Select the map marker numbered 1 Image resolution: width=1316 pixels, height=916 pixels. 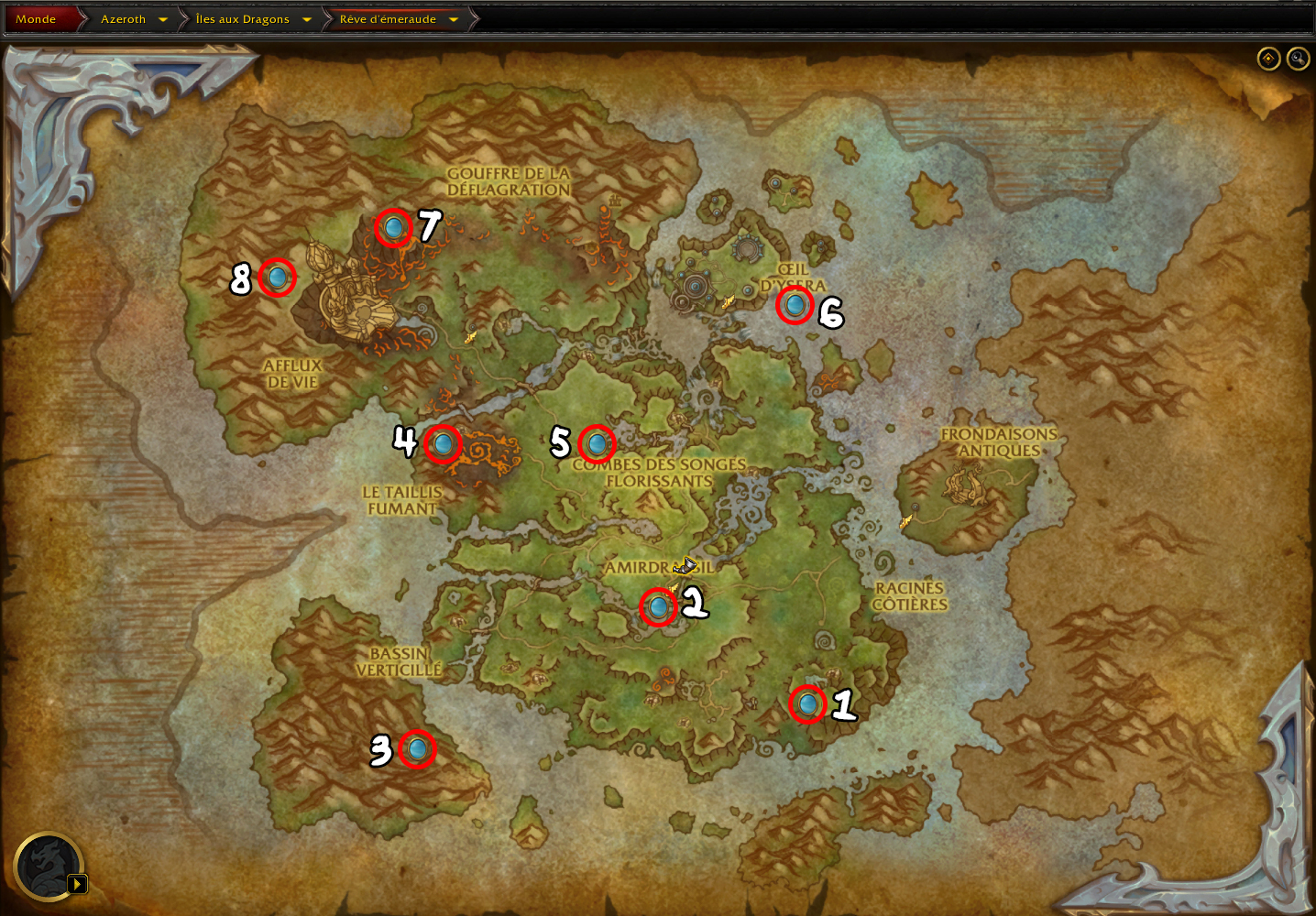pos(807,704)
